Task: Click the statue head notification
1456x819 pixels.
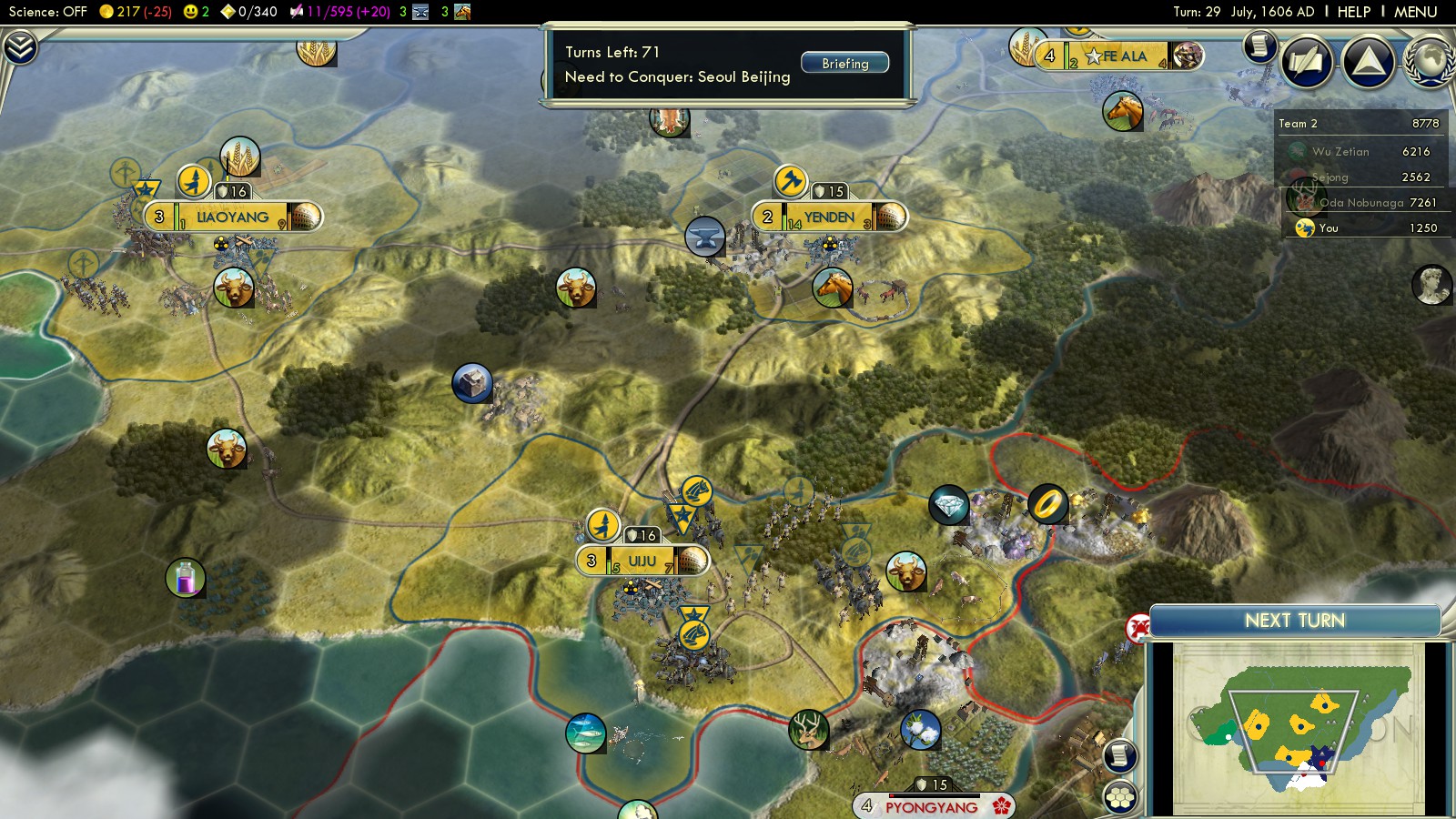Action: point(1431,285)
